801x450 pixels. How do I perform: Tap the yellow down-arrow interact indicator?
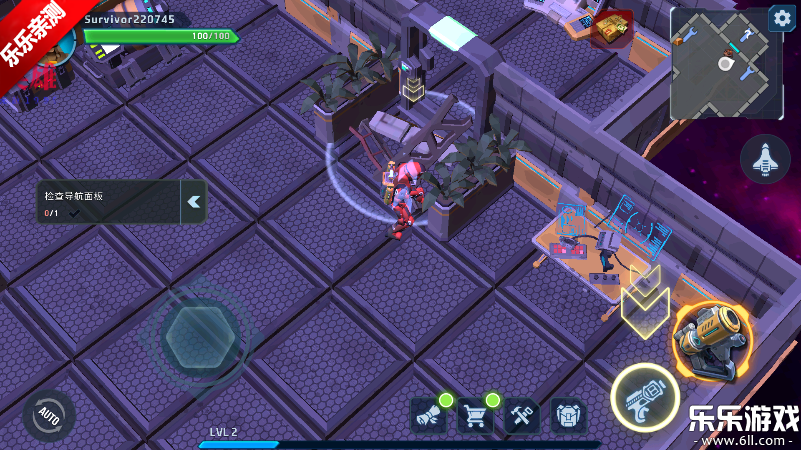pyautogui.click(x=644, y=301)
